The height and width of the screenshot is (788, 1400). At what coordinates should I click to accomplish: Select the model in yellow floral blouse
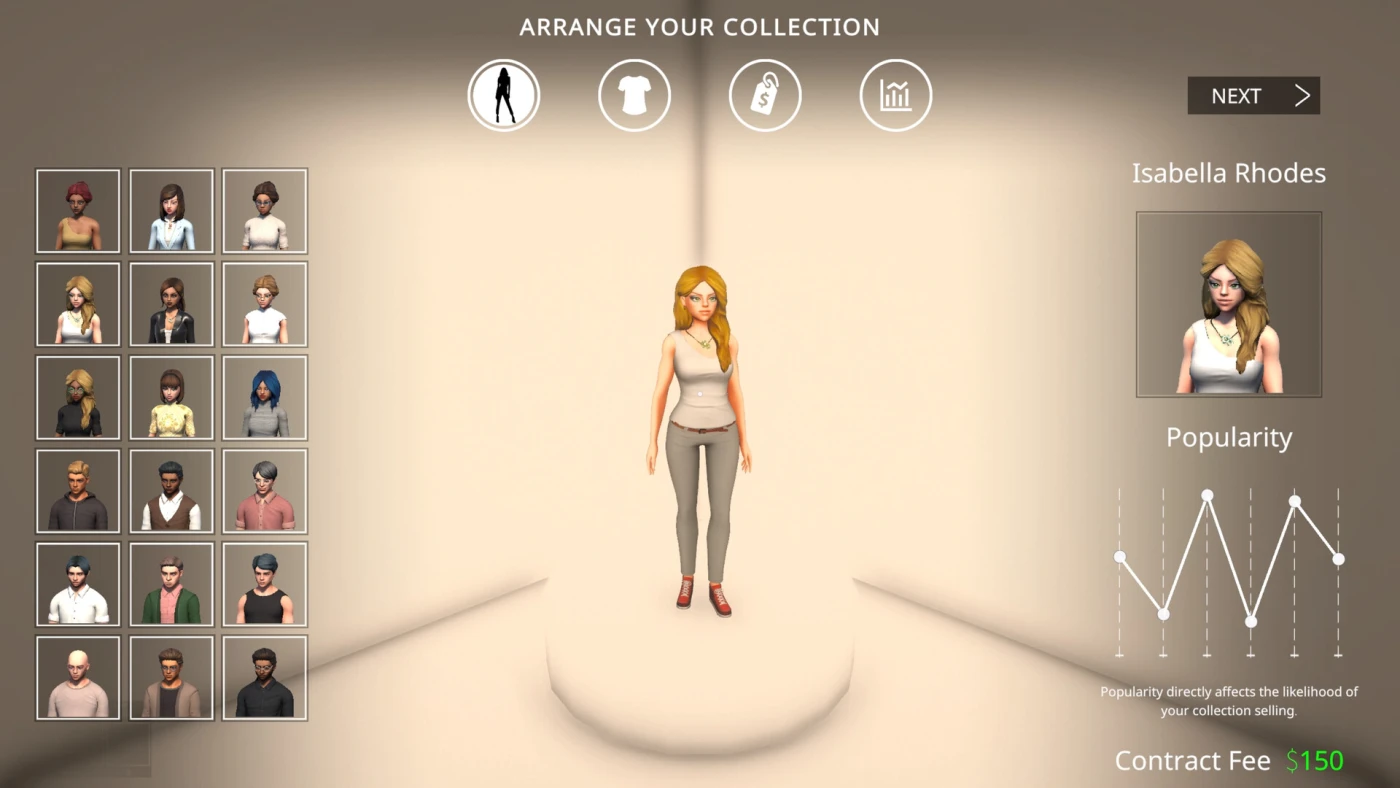171,397
